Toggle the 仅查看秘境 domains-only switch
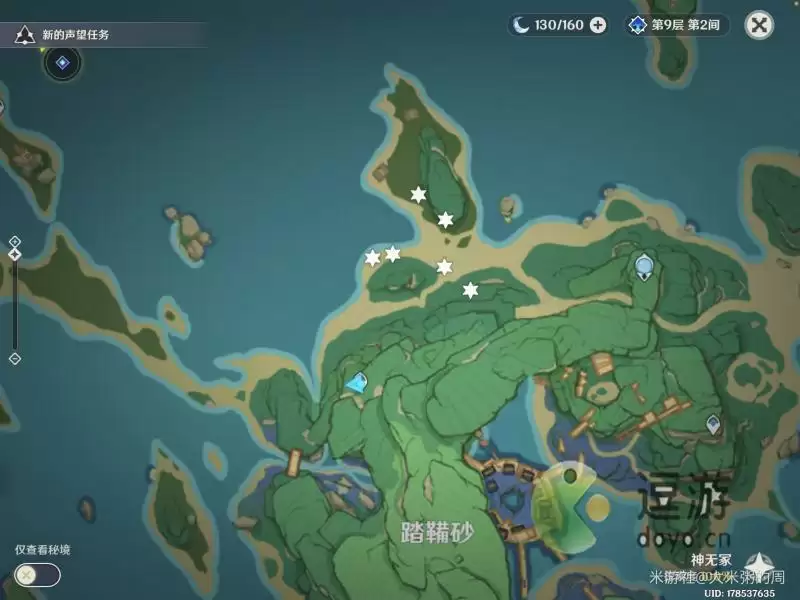This screenshot has width=800, height=600. click(x=37, y=575)
